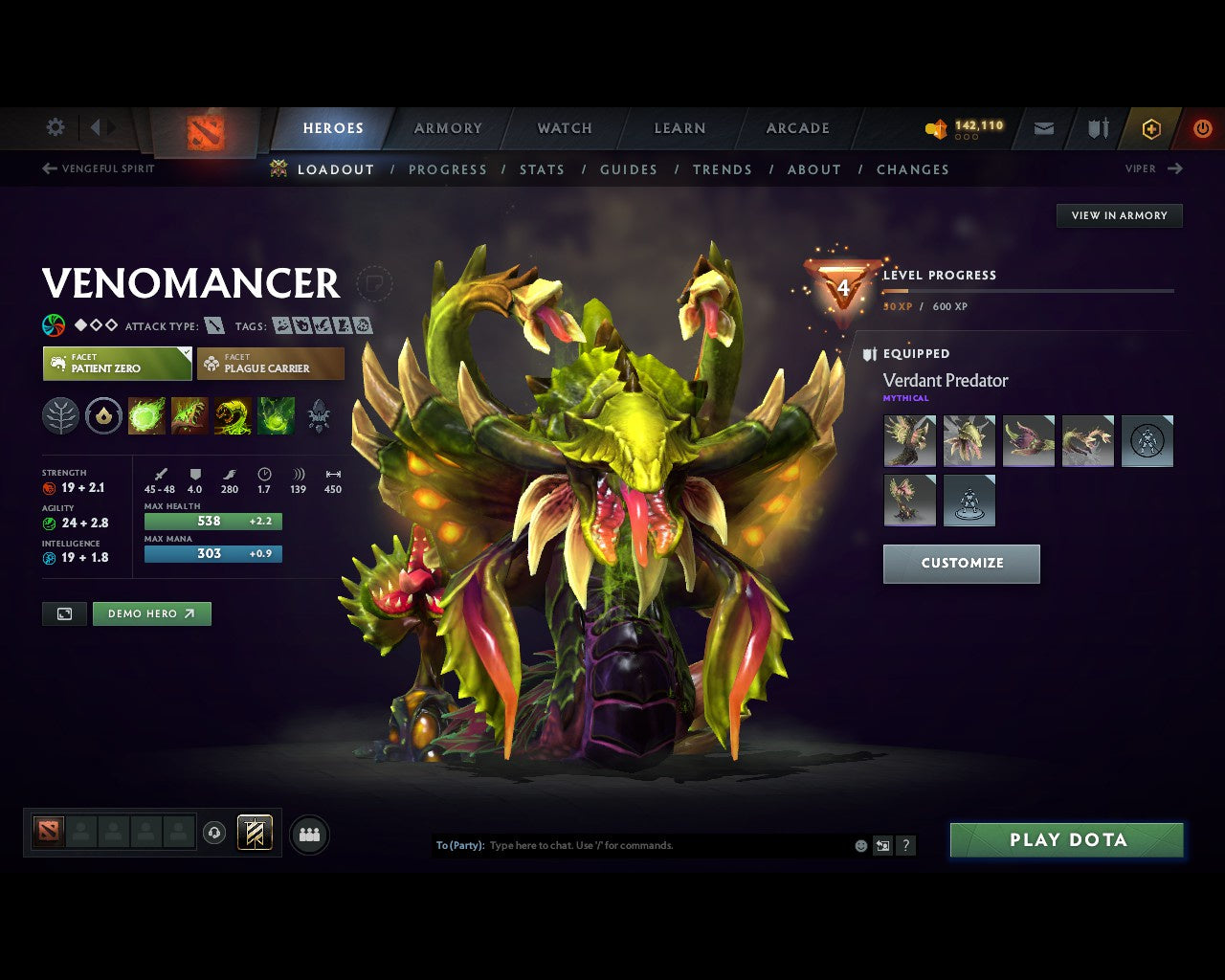
Task: Open the Dota Plus hexagon icon
Action: [1151, 127]
